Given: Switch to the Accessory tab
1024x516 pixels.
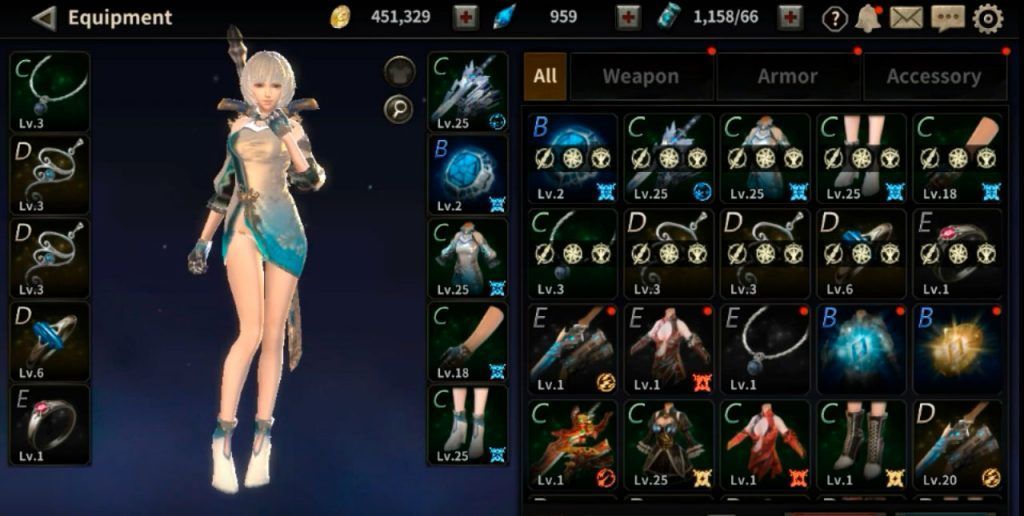Looking at the screenshot, I should (933, 76).
